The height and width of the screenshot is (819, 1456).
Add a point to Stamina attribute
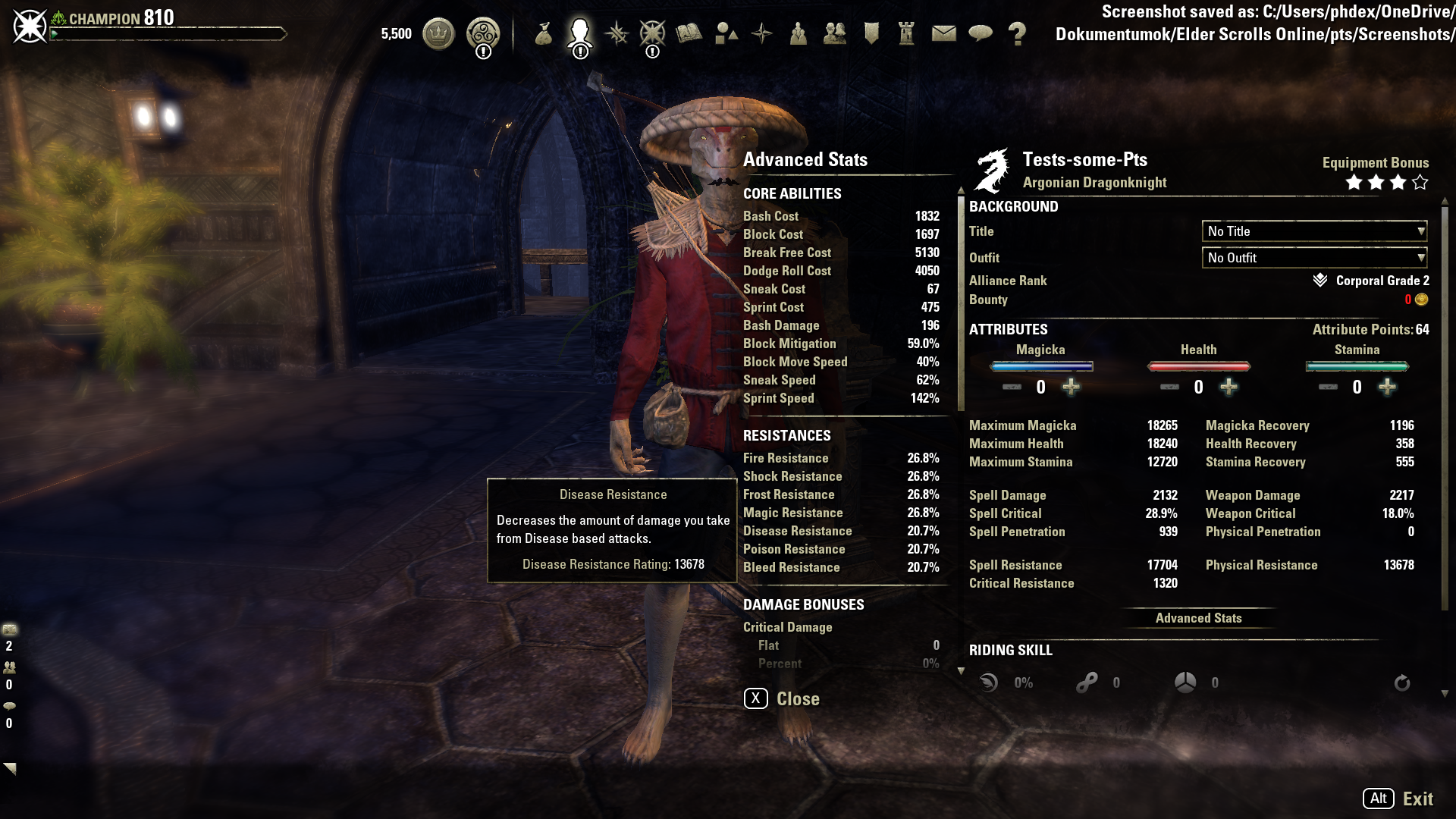[x=1387, y=388]
